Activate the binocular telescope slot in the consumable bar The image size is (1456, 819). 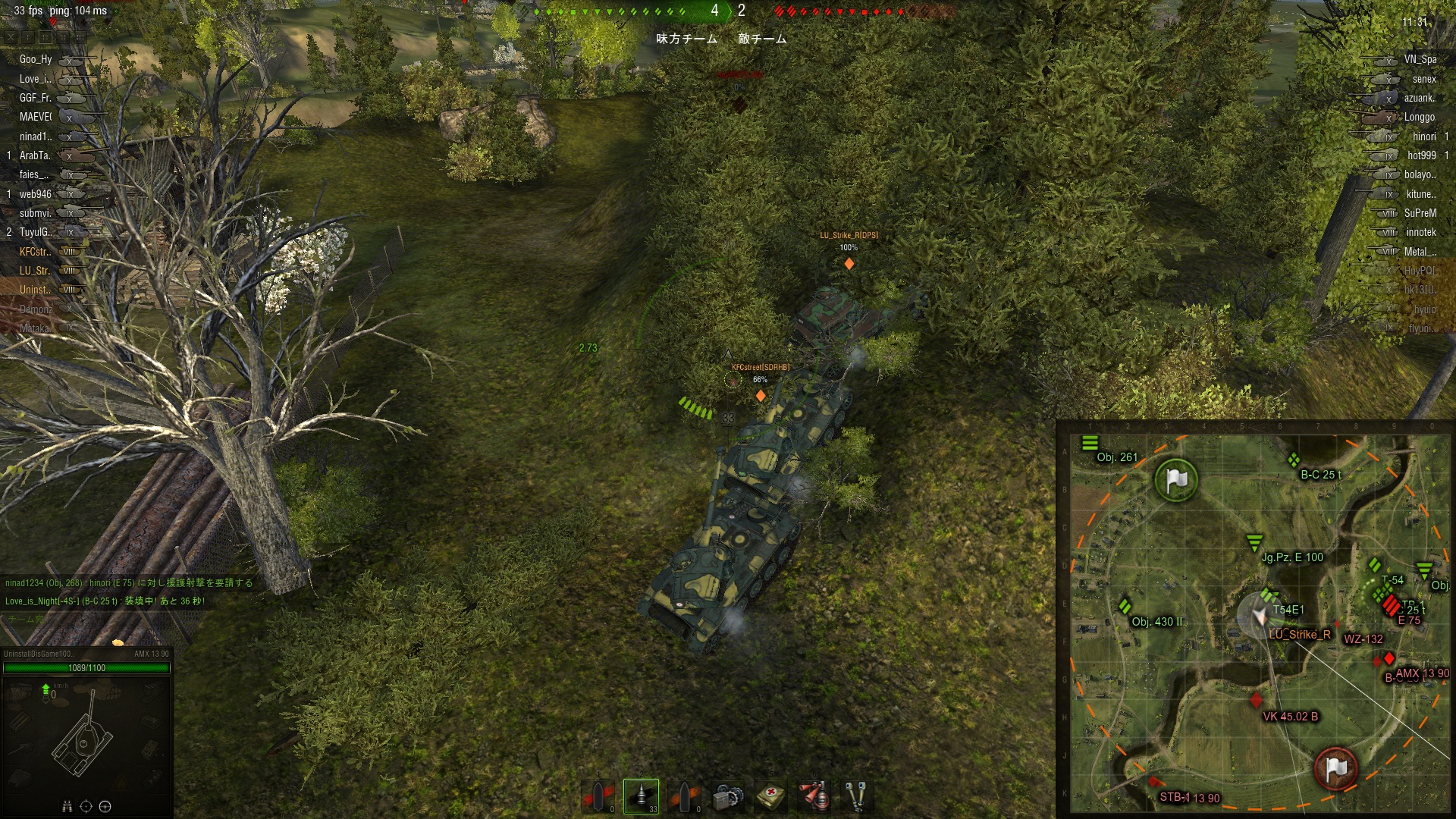(856, 796)
